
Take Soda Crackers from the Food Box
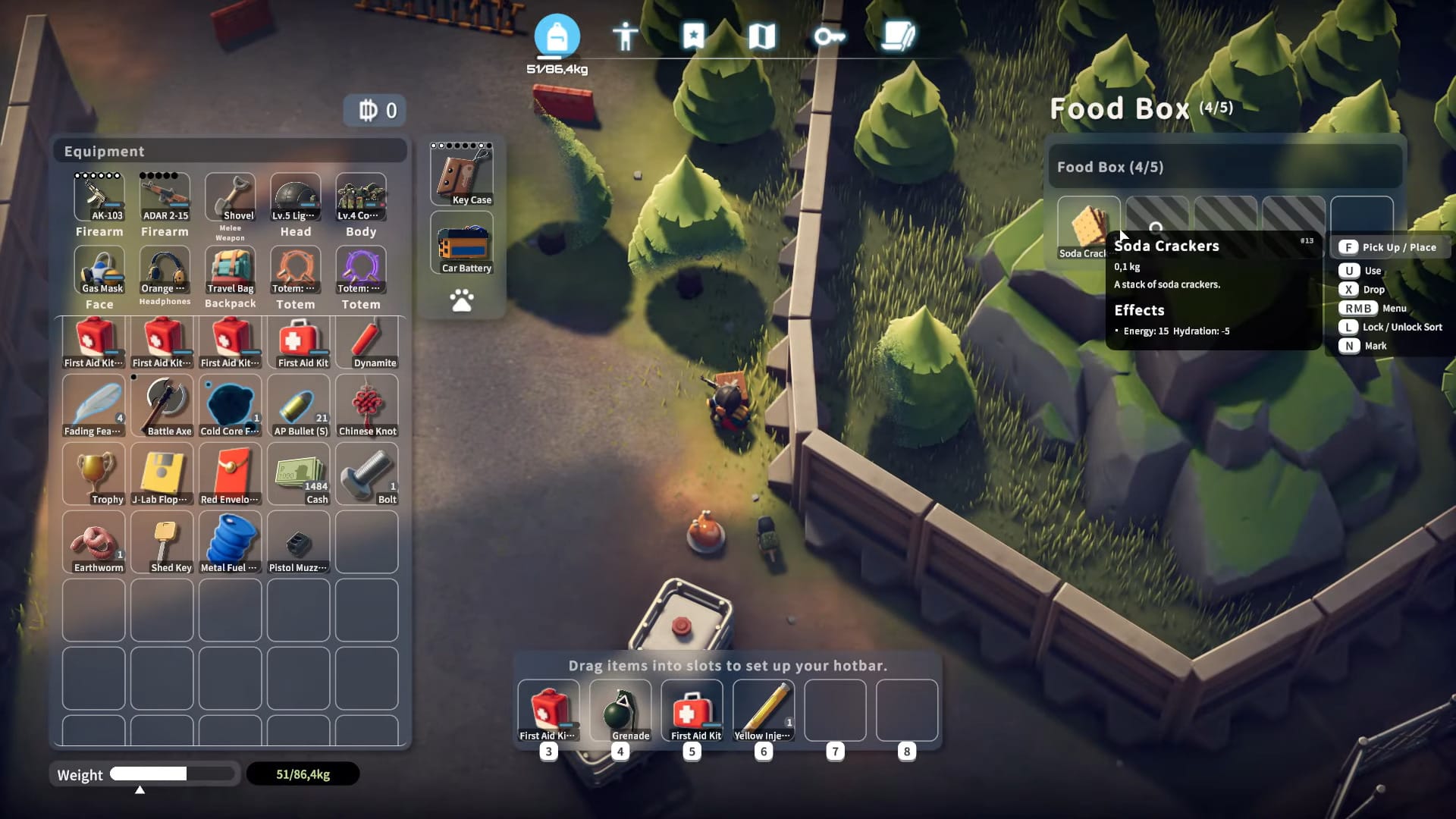point(1084,227)
